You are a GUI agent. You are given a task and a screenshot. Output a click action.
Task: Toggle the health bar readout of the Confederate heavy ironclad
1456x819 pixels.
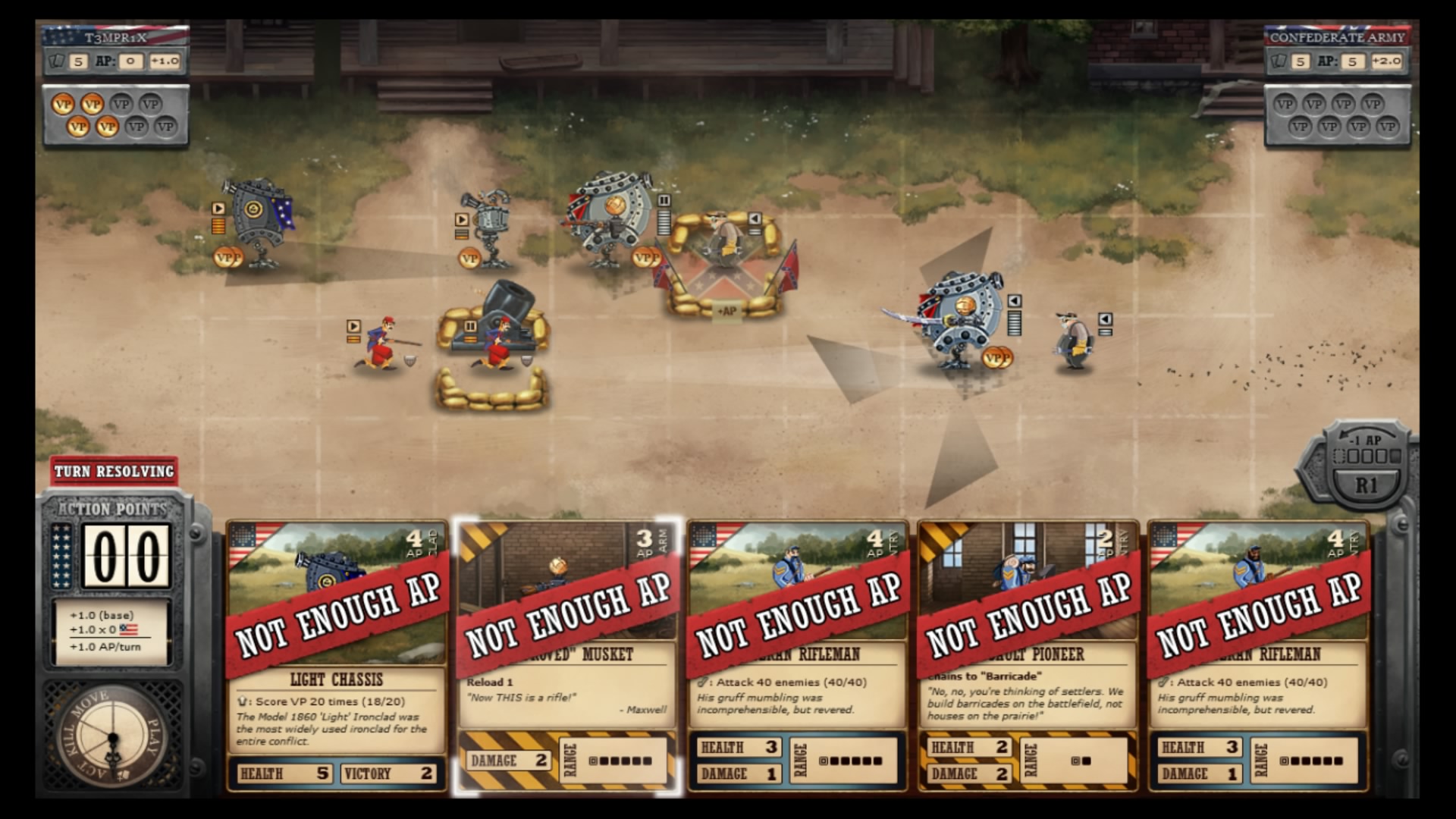[664, 221]
